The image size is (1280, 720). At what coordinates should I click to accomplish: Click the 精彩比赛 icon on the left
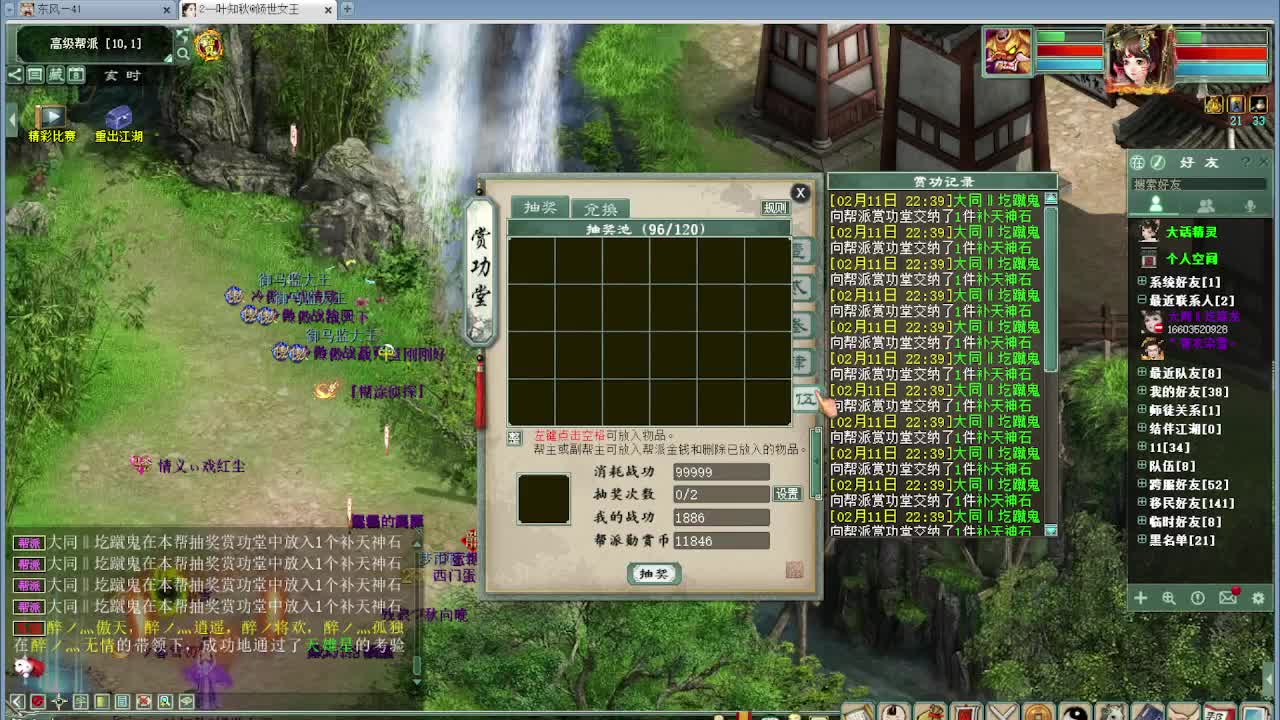(51, 117)
